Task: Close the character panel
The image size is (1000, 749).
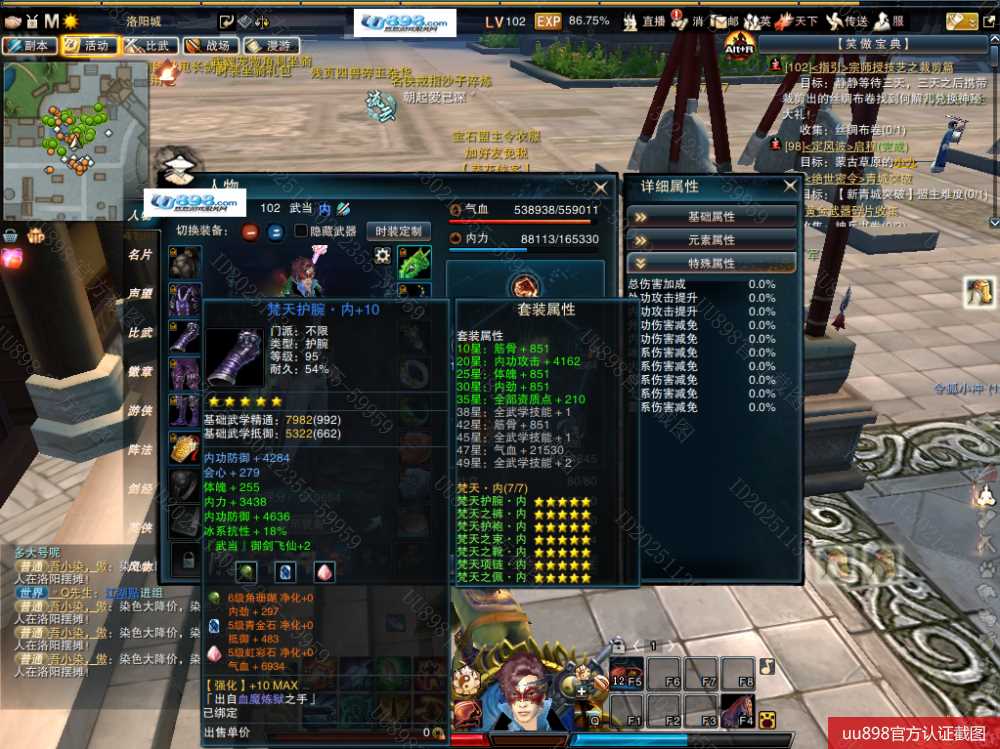Action: point(600,188)
